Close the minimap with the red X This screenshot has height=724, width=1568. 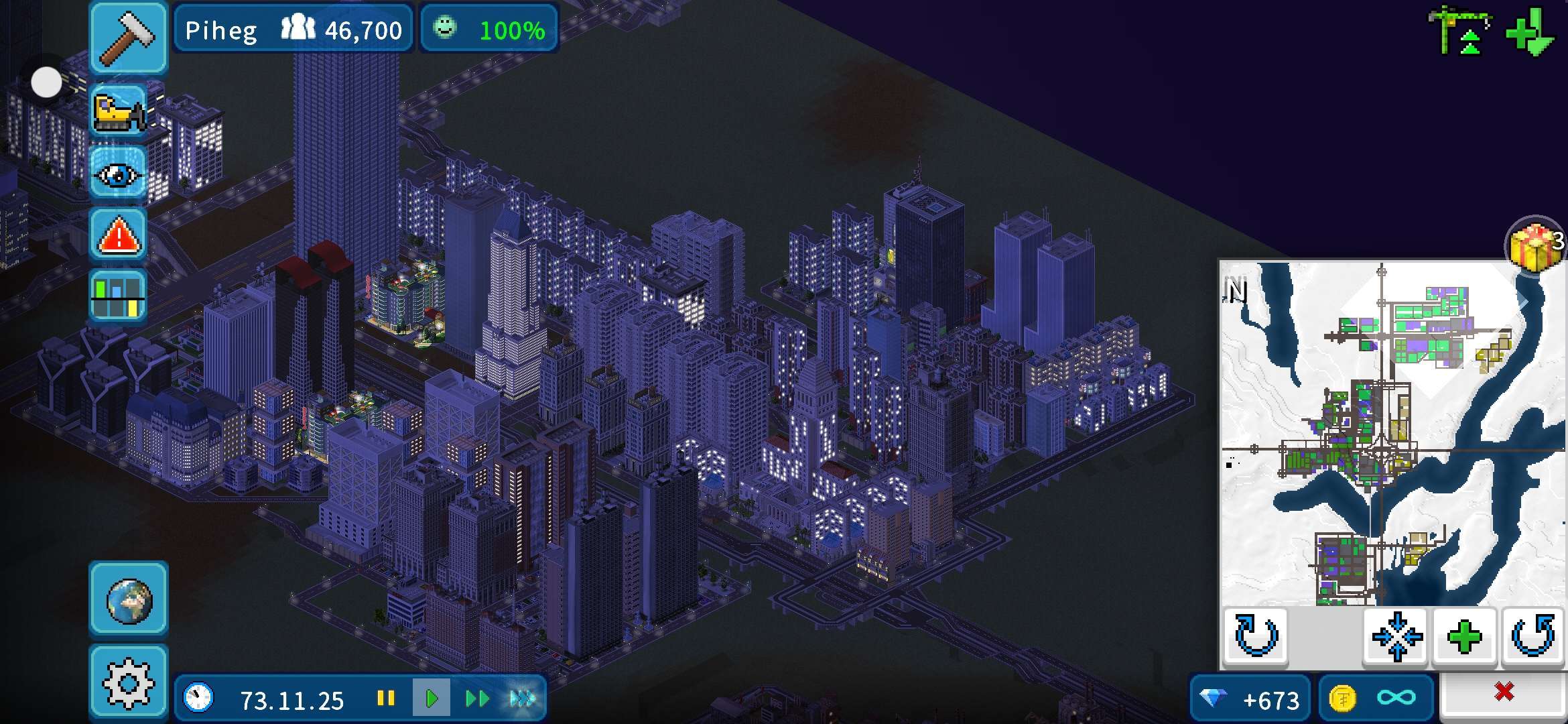pyautogui.click(x=1504, y=692)
